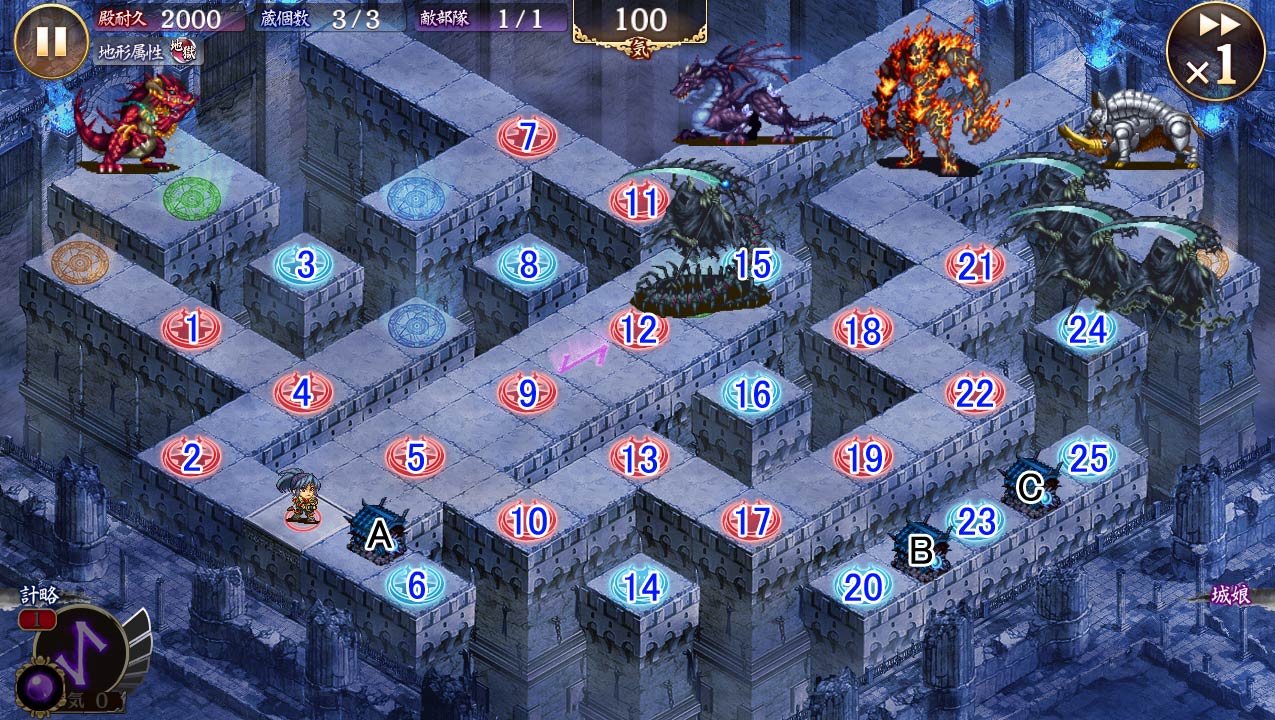Select red deployment tile 18
Screen dimensions: 1275x720
click(x=863, y=330)
